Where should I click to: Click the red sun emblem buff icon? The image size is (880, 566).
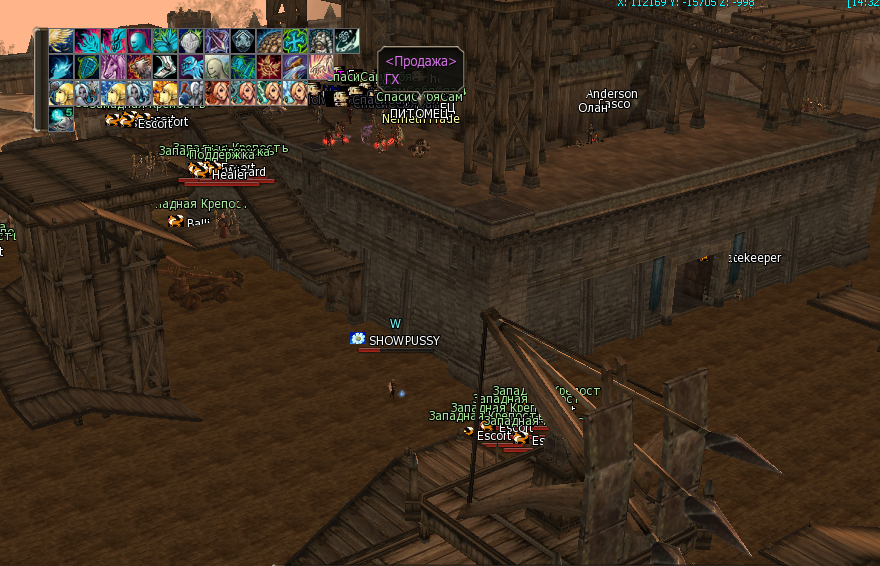click(269, 67)
